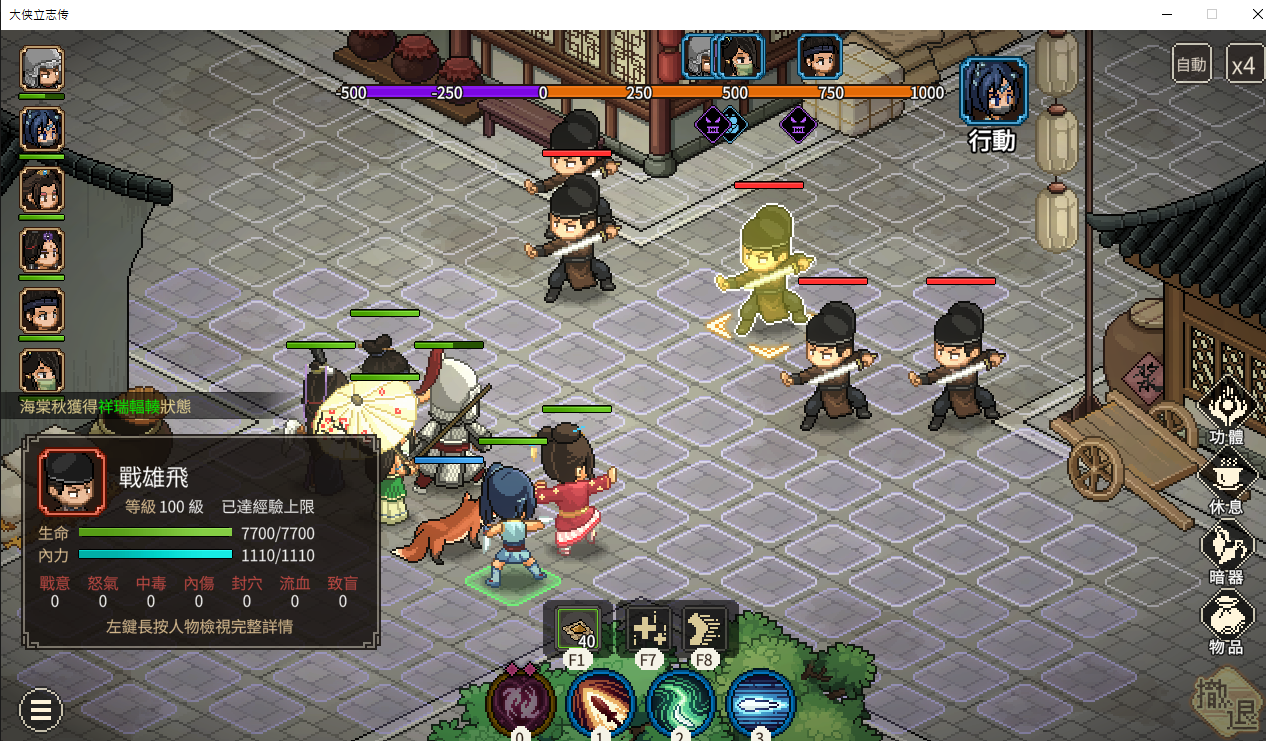Viewport: 1266px width, 741px height.
Task: Select the dark red swirl skill
Action: click(520, 703)
